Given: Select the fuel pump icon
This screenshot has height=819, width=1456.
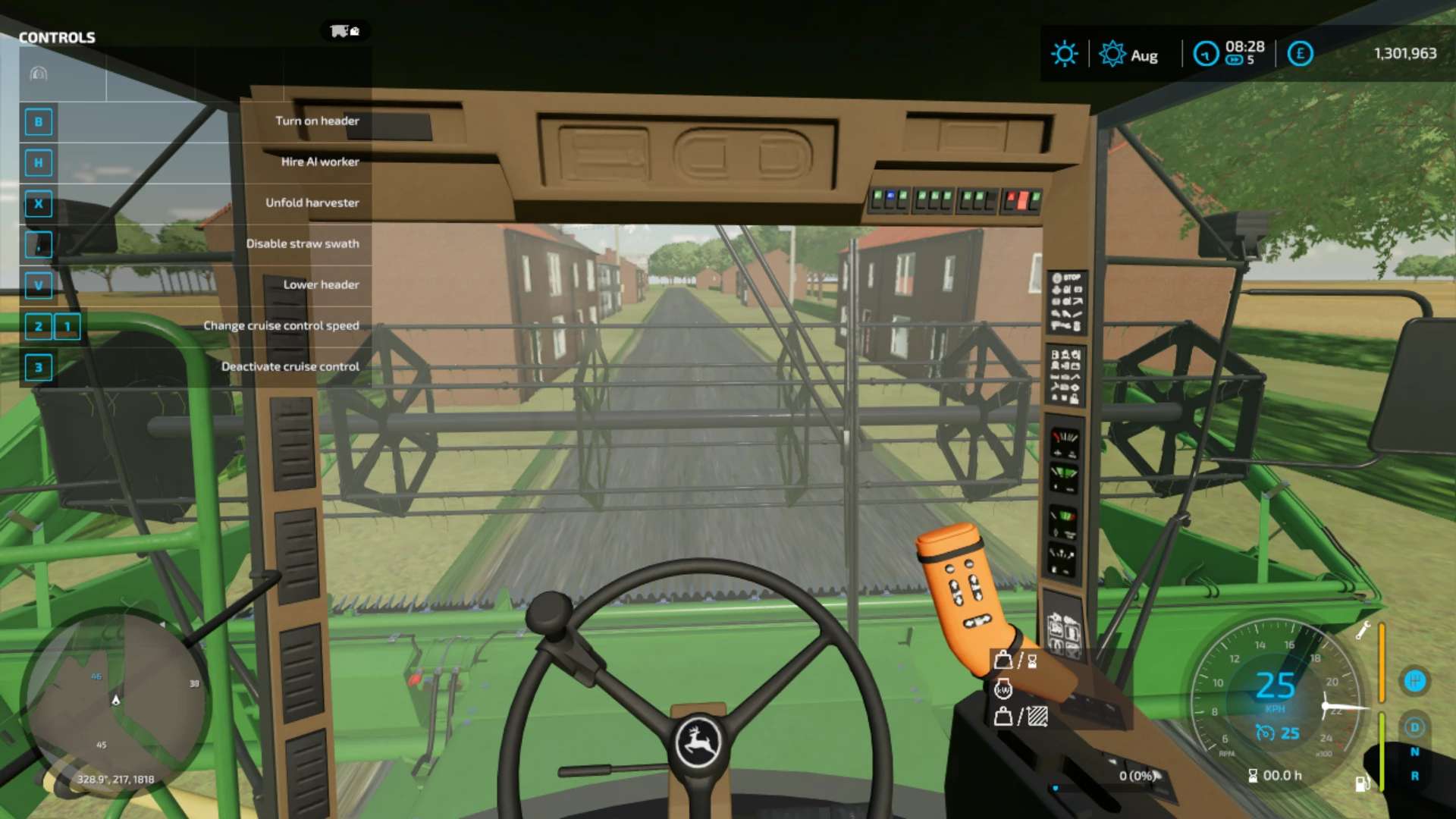Looking at the screenshot, I should pyautogui.click(x=1362, y=783).
